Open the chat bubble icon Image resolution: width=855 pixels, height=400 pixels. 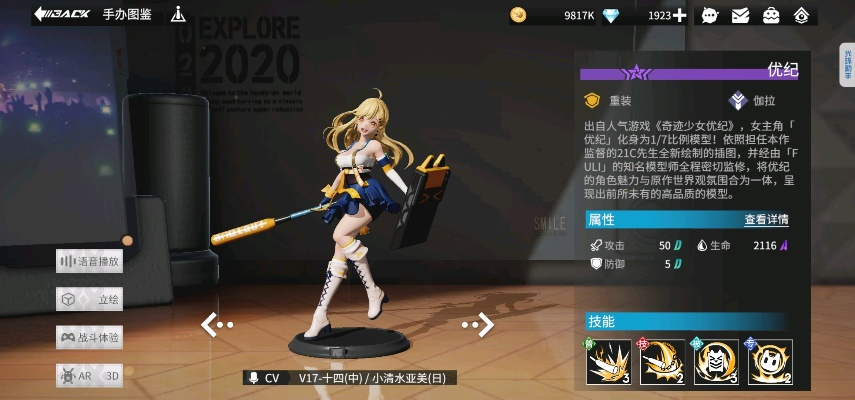click(x=711, y=15)
